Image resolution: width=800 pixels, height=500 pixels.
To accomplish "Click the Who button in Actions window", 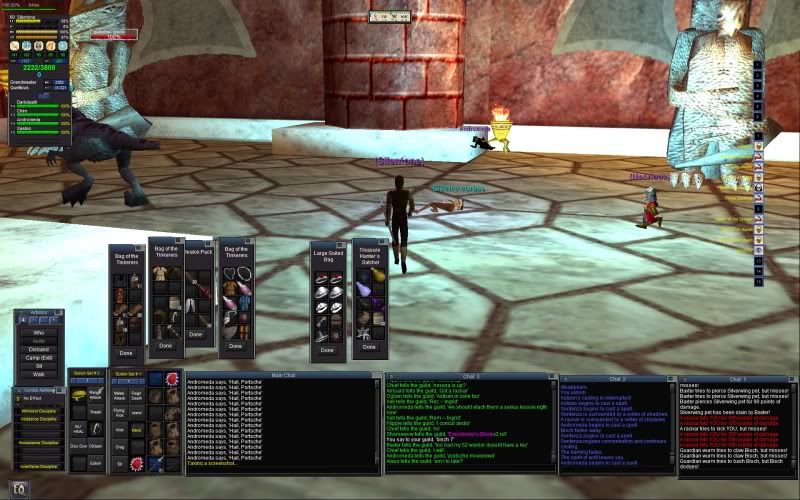I will (38, 332).
